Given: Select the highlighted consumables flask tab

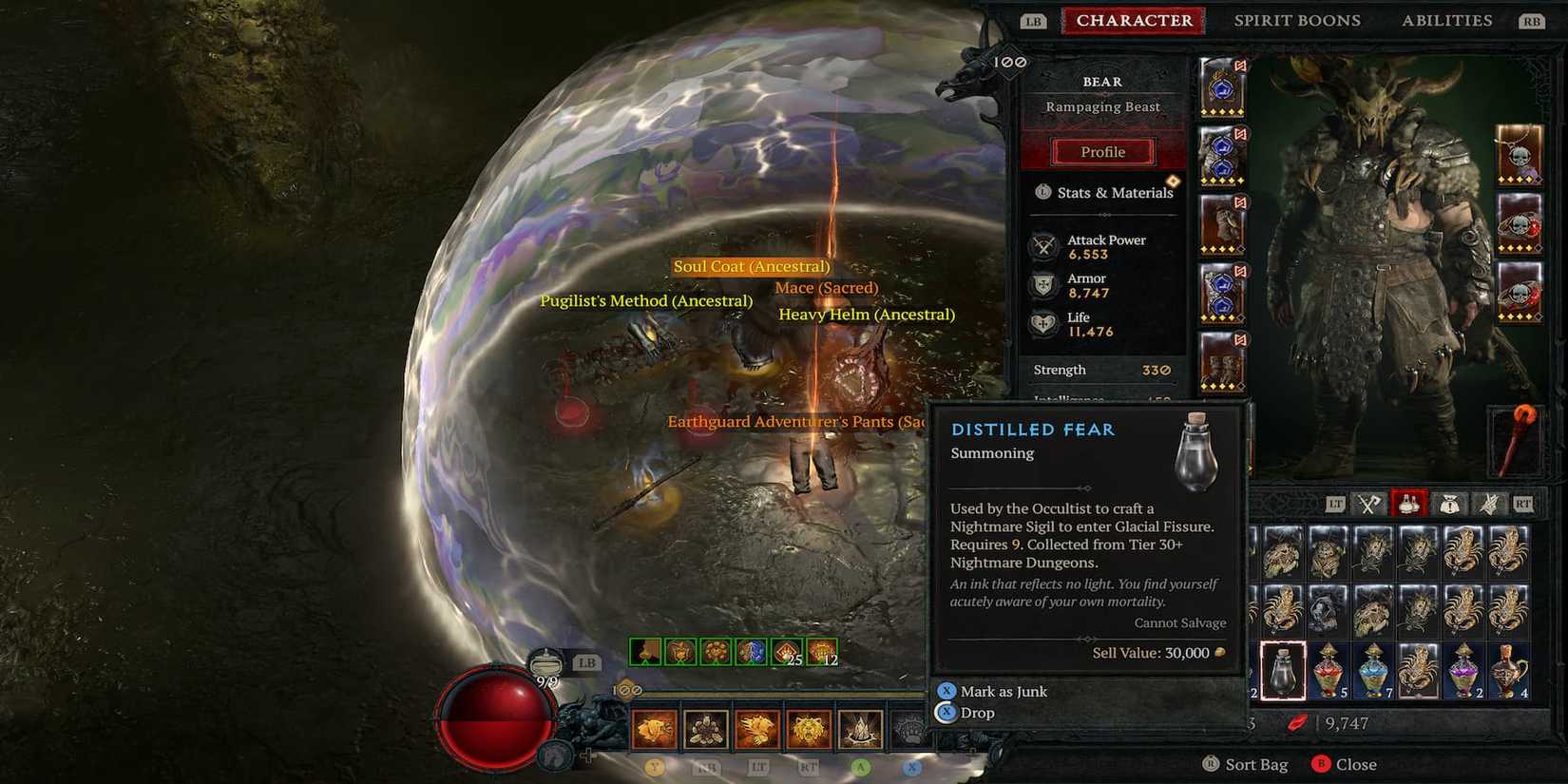Looking at the screenshot, I should (x=1409, y=504).
